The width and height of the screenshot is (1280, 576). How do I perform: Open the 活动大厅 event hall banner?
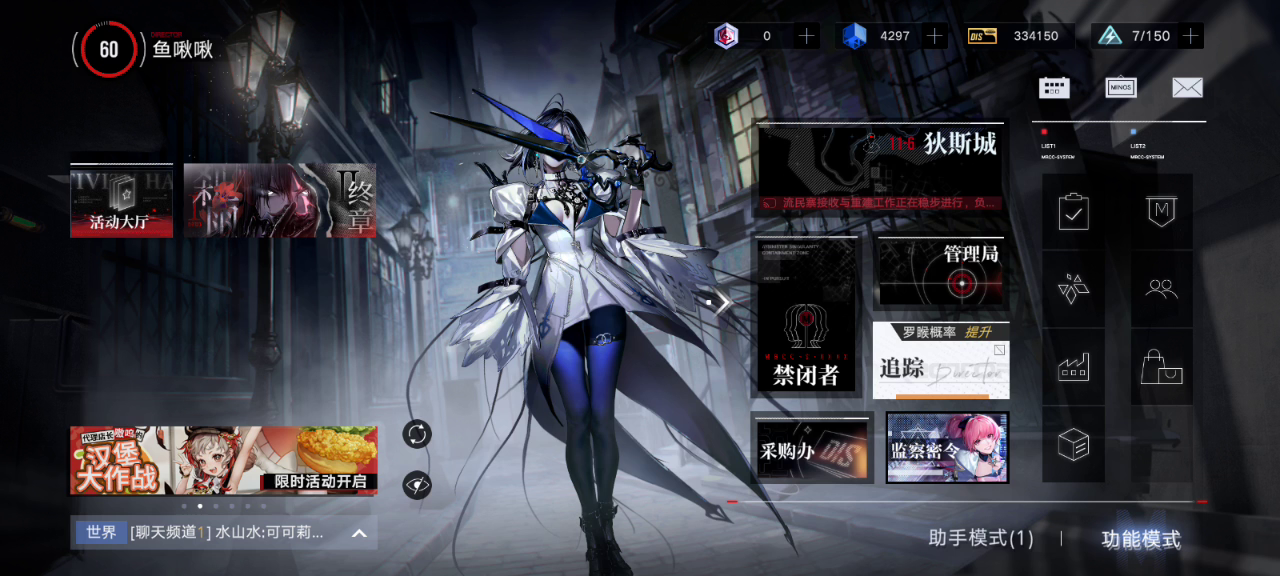pos(121,201)
